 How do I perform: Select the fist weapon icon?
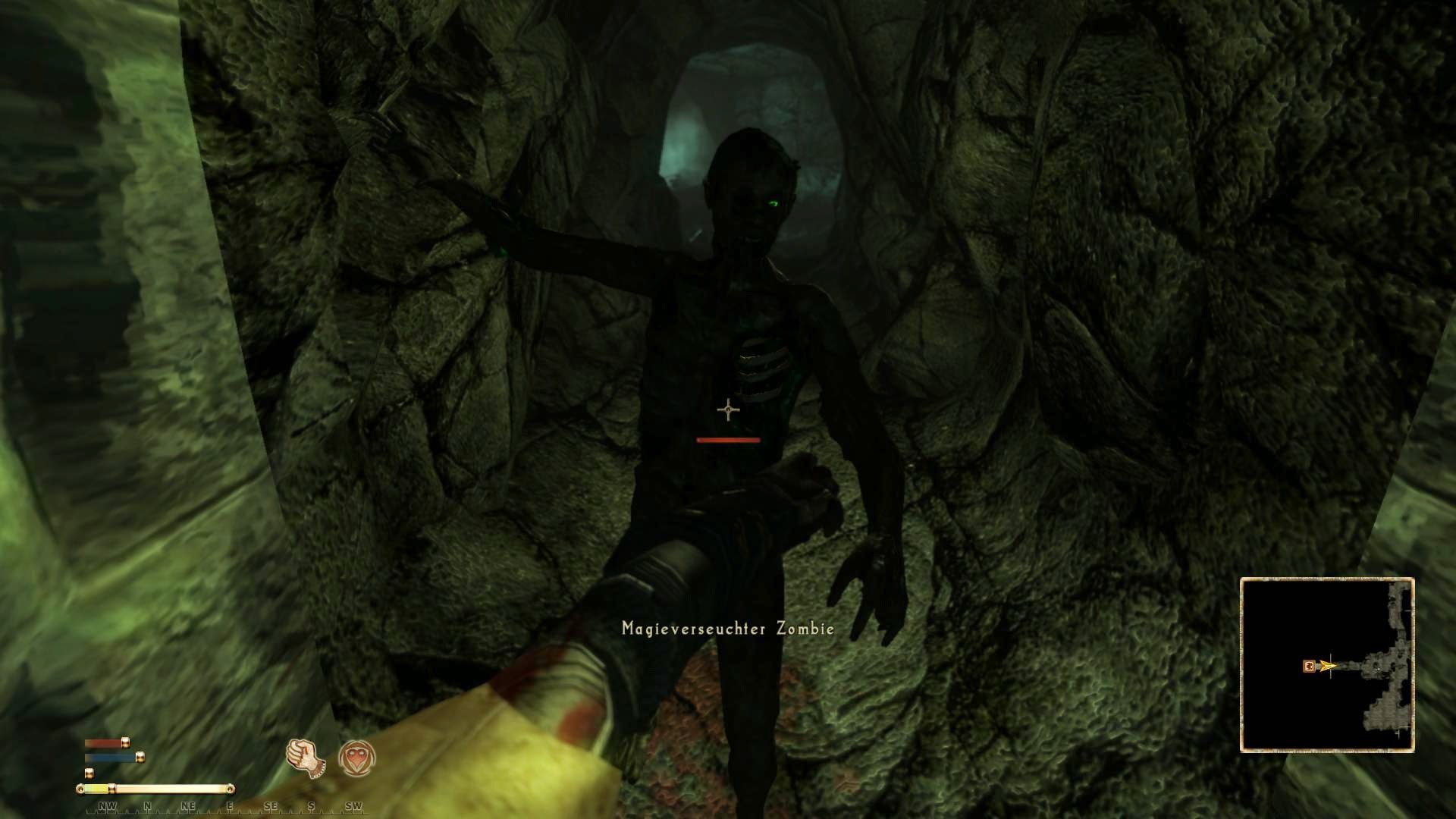click(306, 758)
